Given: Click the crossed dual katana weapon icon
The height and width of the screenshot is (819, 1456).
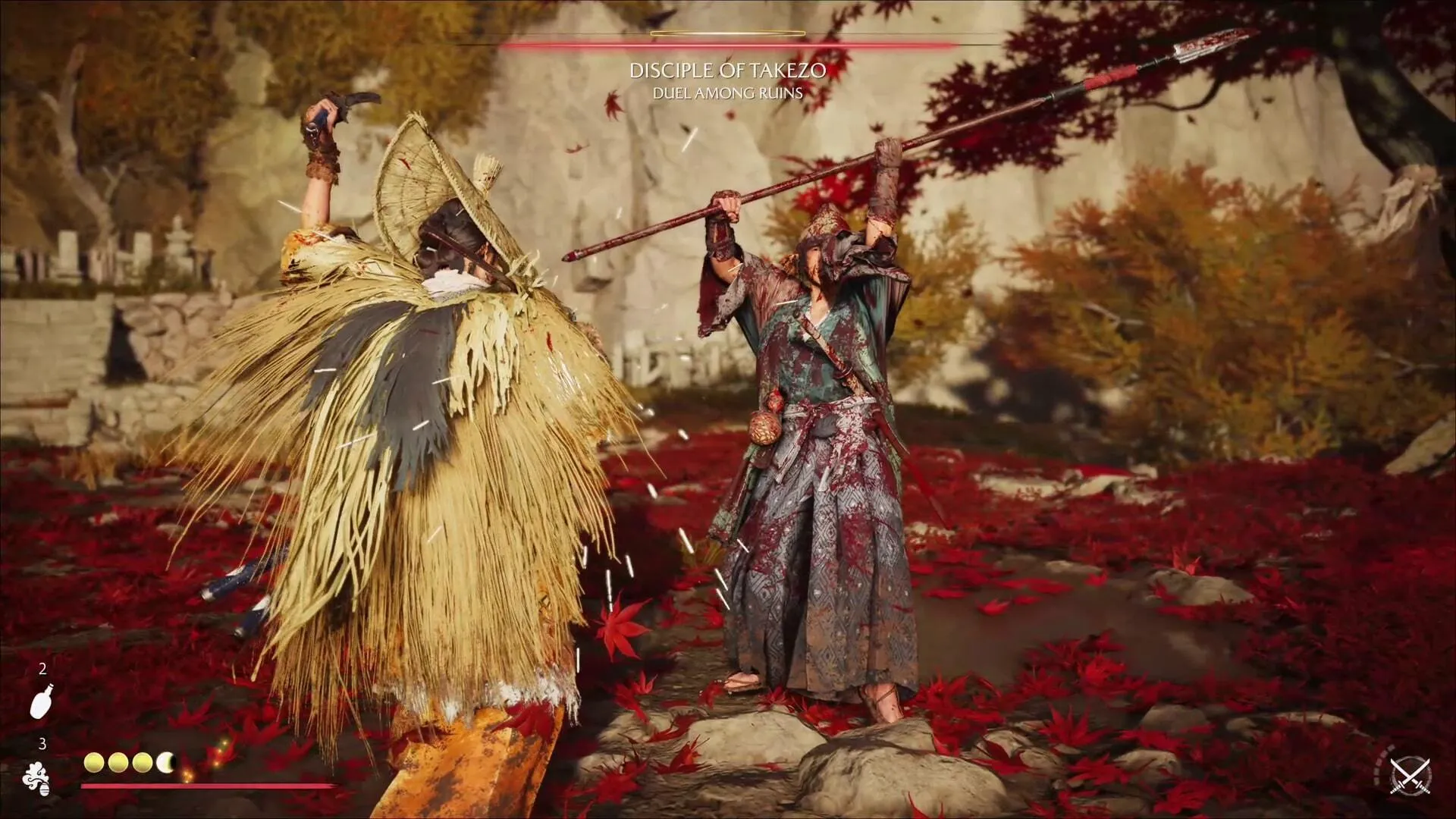Looking at the screenshot, I should [x=1410, y=776].
